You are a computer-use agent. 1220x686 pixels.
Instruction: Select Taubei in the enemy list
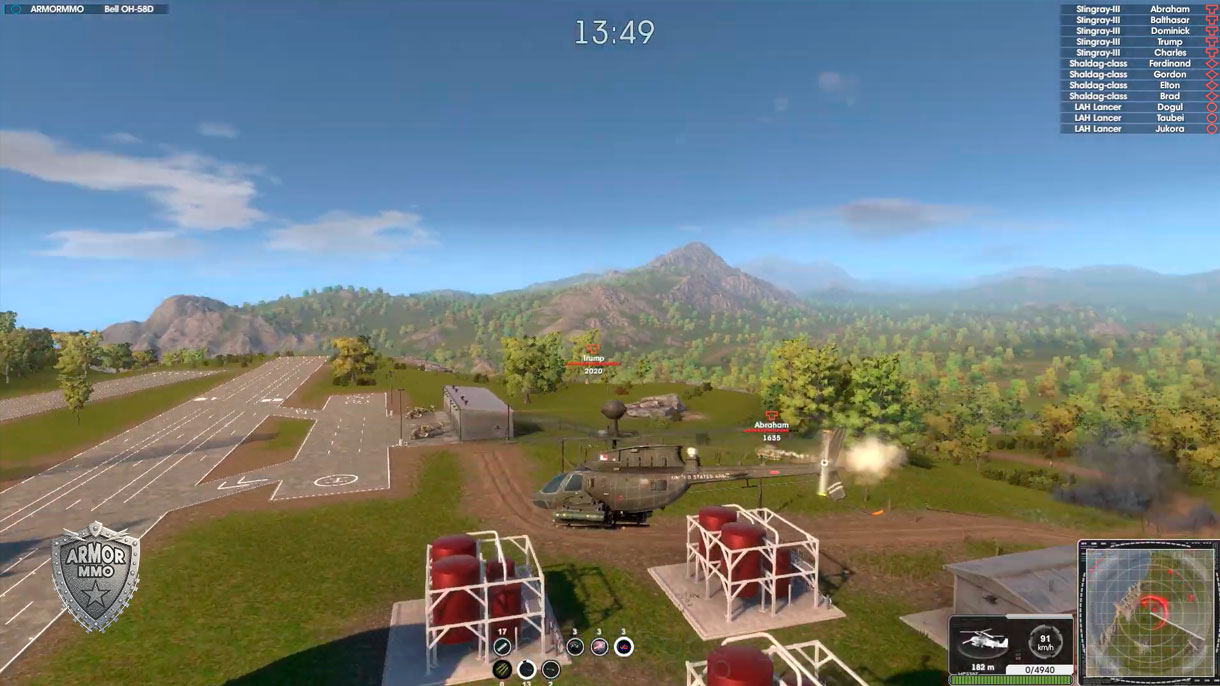pos(1138,118)
